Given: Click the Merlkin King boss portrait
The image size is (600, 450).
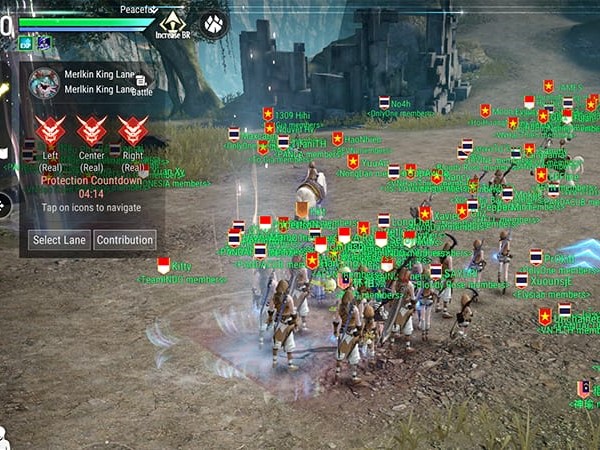Looking at the screenshot, I should 44,82.
